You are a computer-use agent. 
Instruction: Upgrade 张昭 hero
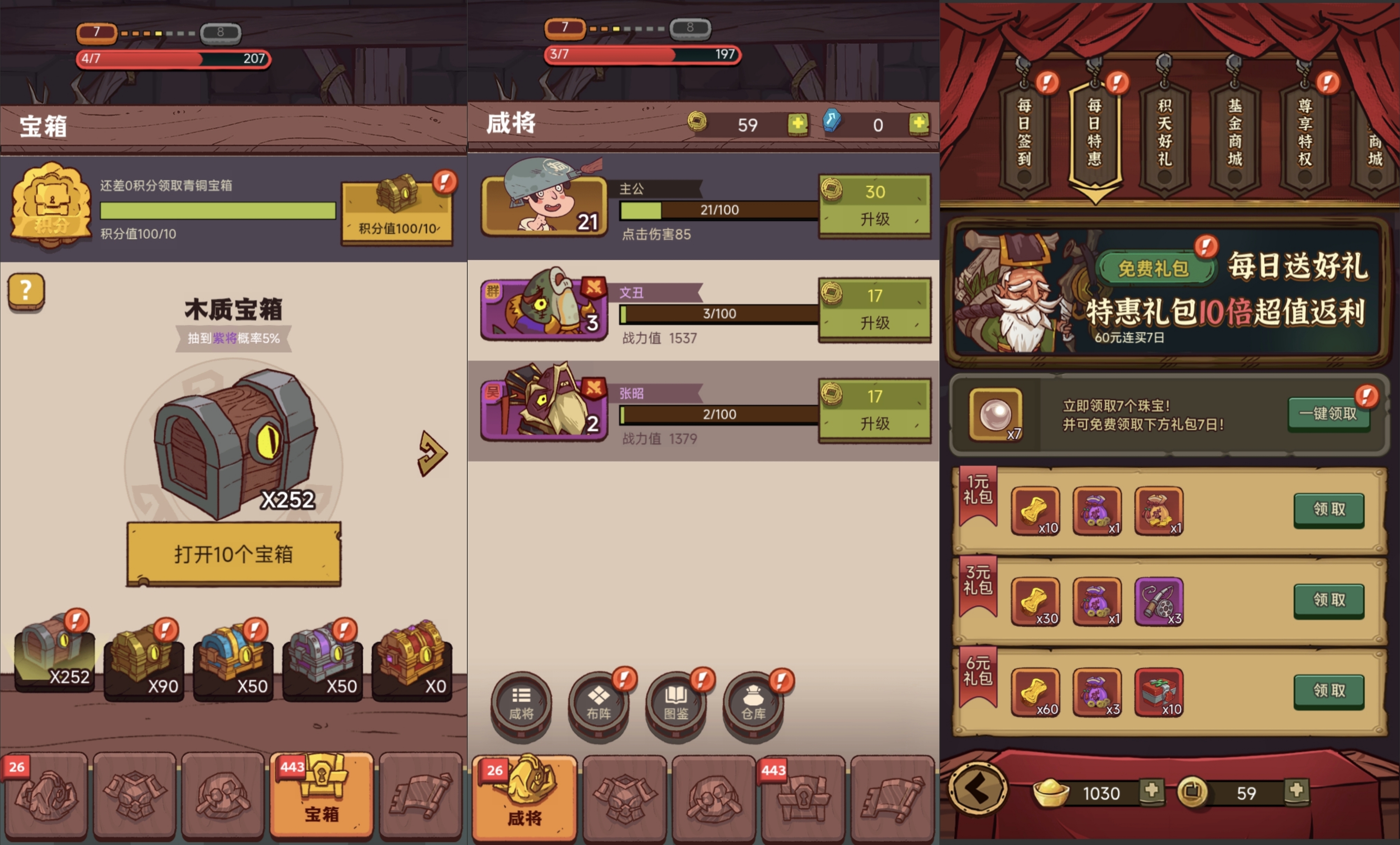tap(874, 411)
